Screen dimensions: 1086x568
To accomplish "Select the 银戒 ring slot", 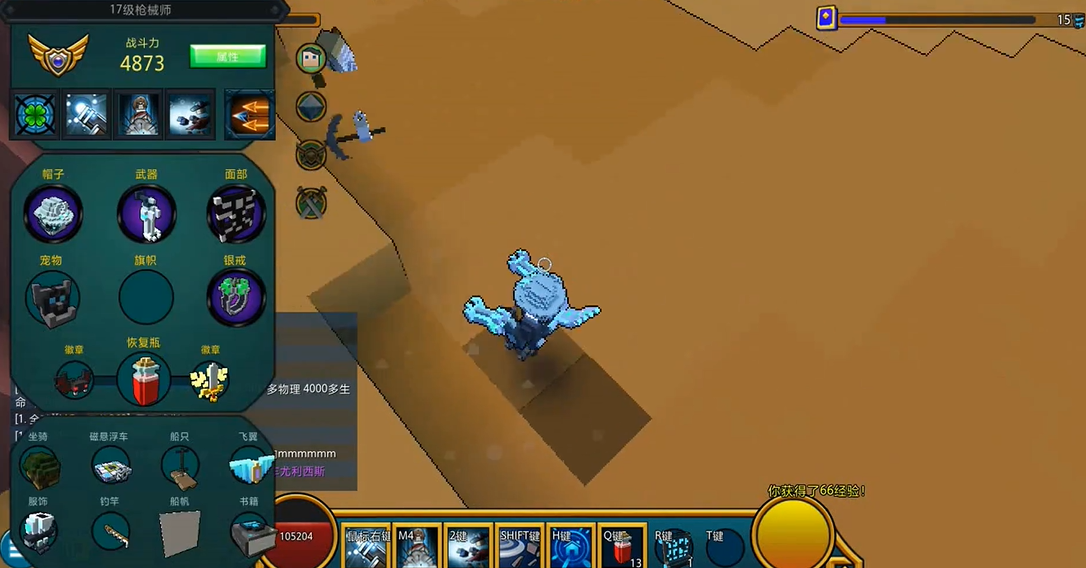I will click(x=236, y=297).
